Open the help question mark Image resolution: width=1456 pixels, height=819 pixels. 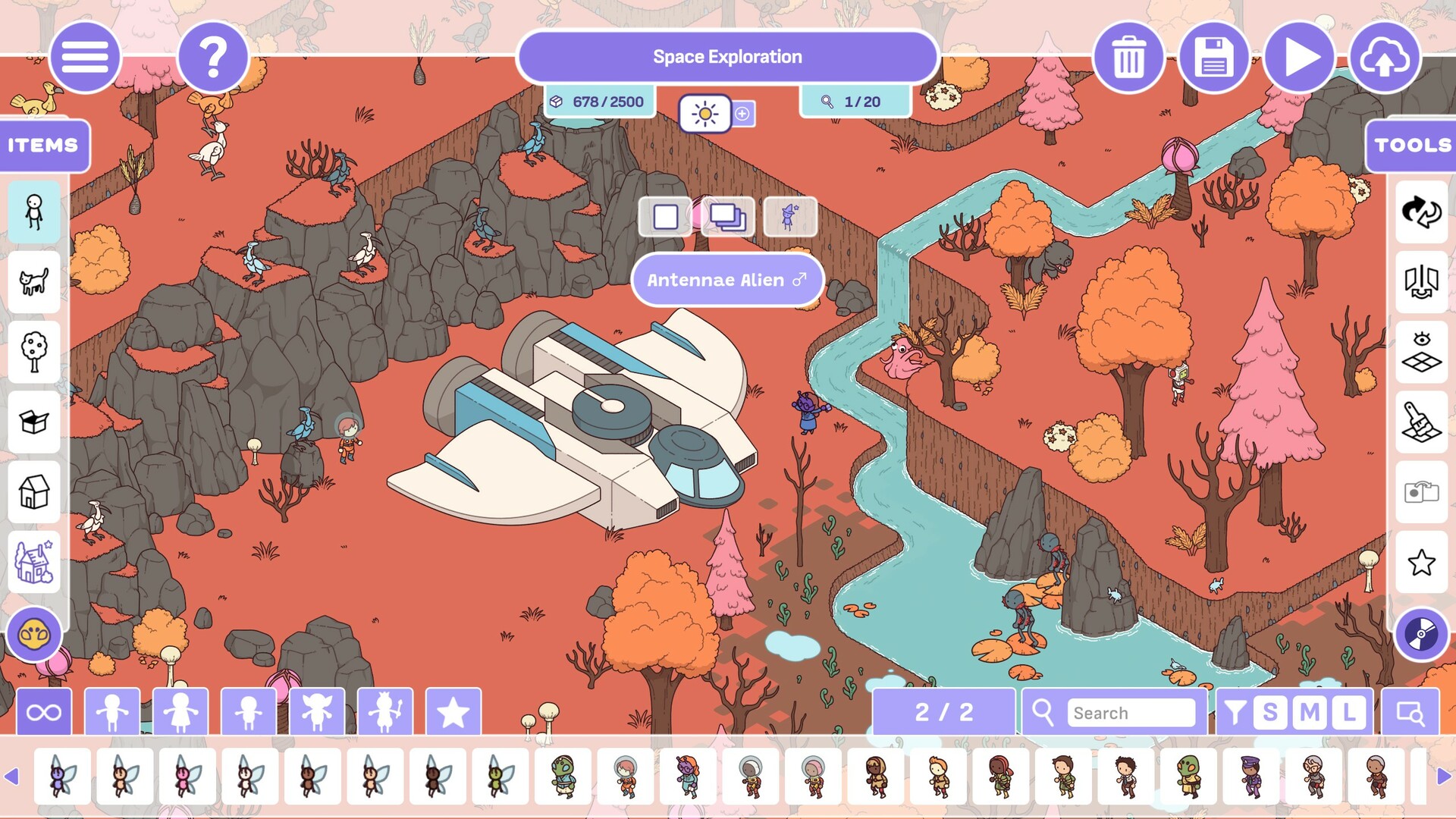[x=212, y=57]
